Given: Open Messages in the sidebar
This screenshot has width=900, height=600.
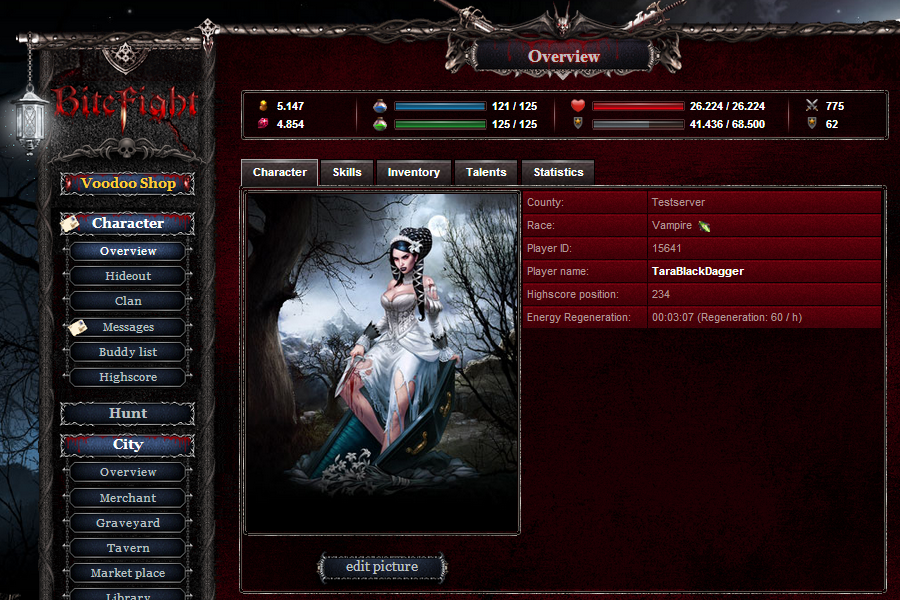Looking at the screenshot, I should coord(128,327).
